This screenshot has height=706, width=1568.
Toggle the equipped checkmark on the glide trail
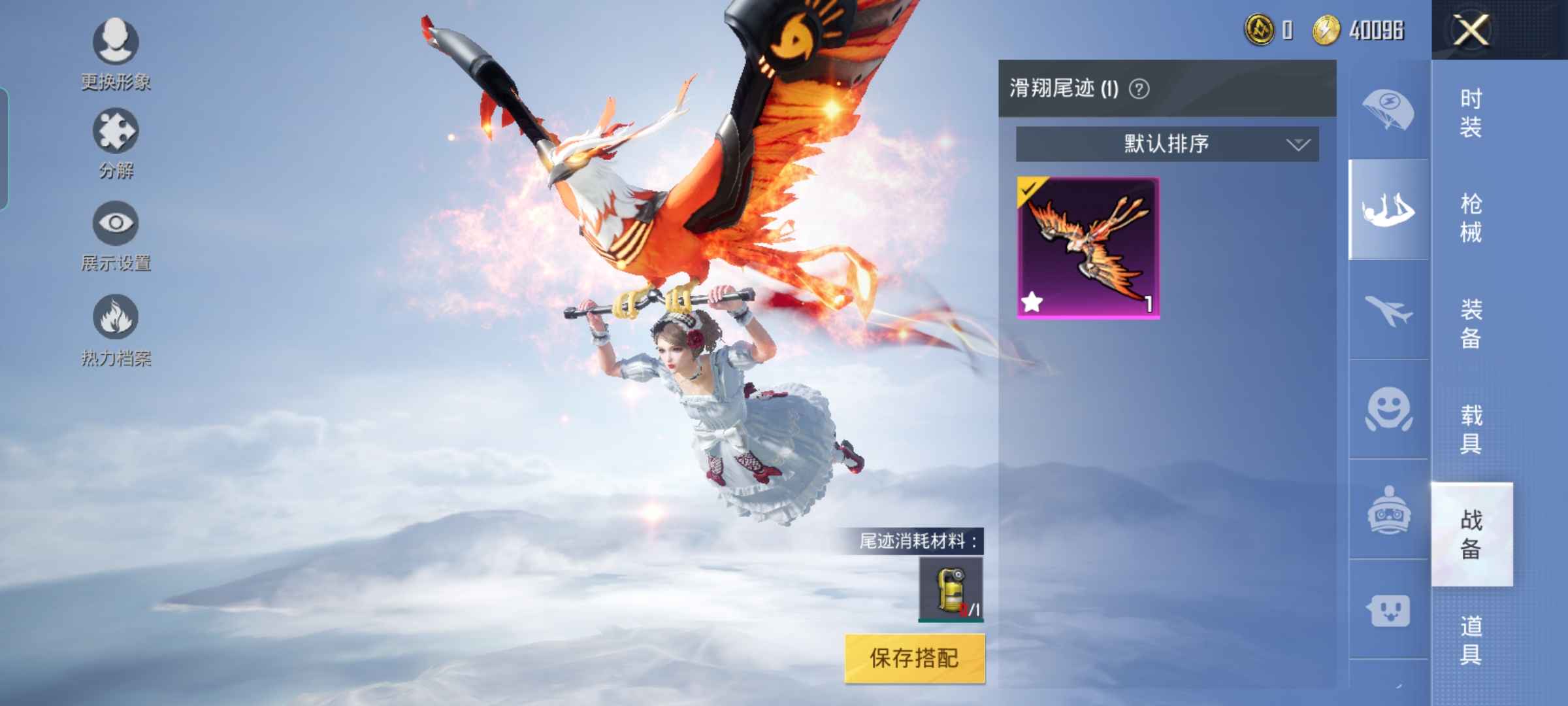1028,189
